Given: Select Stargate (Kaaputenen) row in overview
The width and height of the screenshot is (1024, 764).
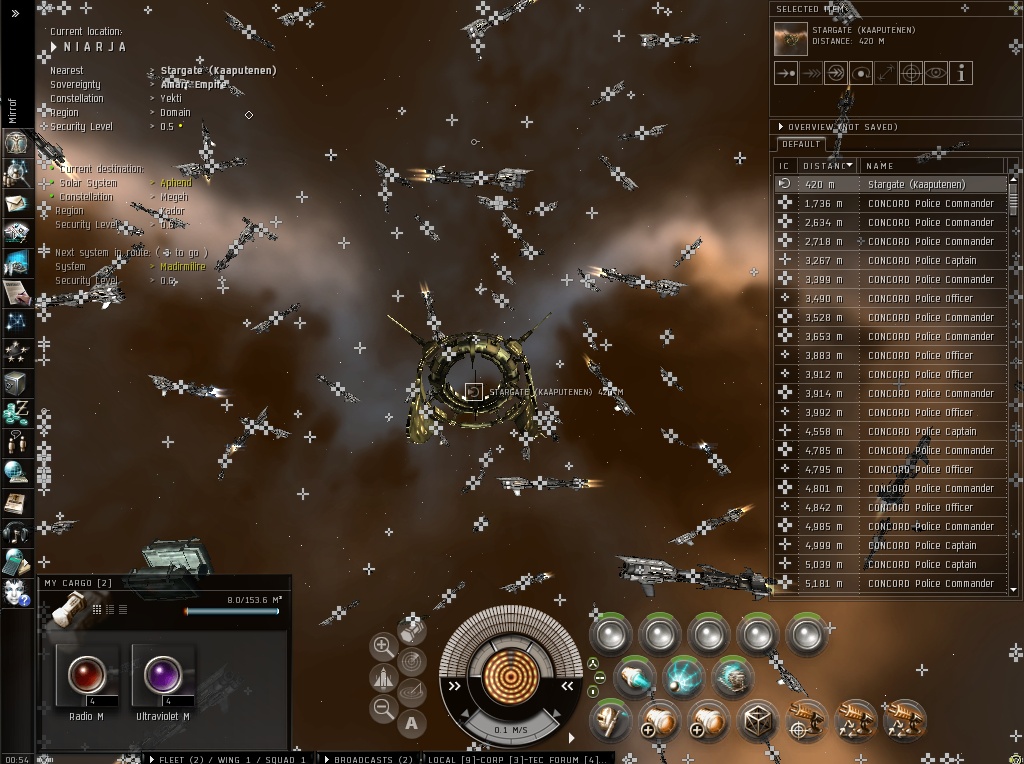Looking at the screenshot, I should click(x=916, y=184).
